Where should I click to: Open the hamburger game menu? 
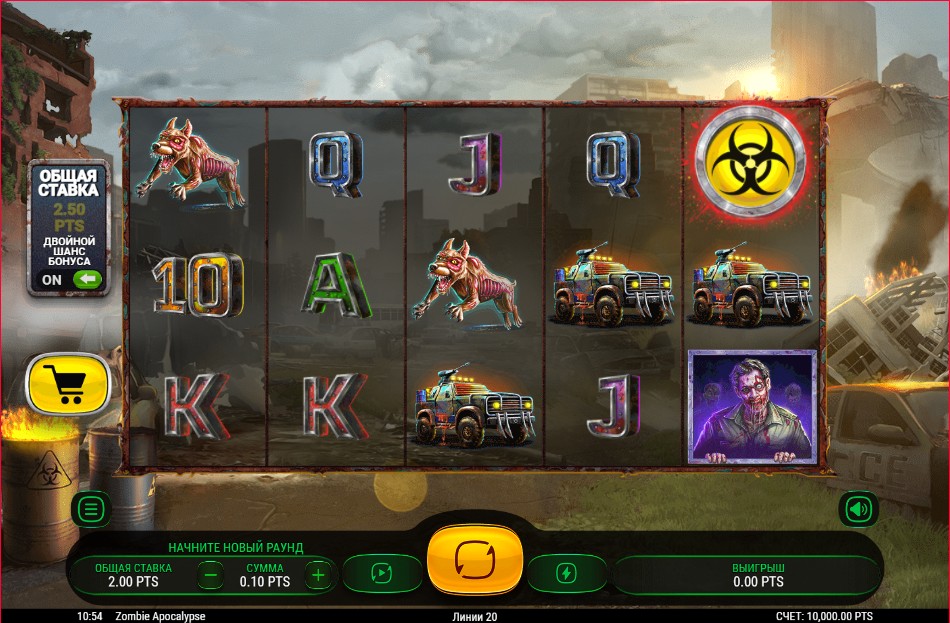(91, 509)
